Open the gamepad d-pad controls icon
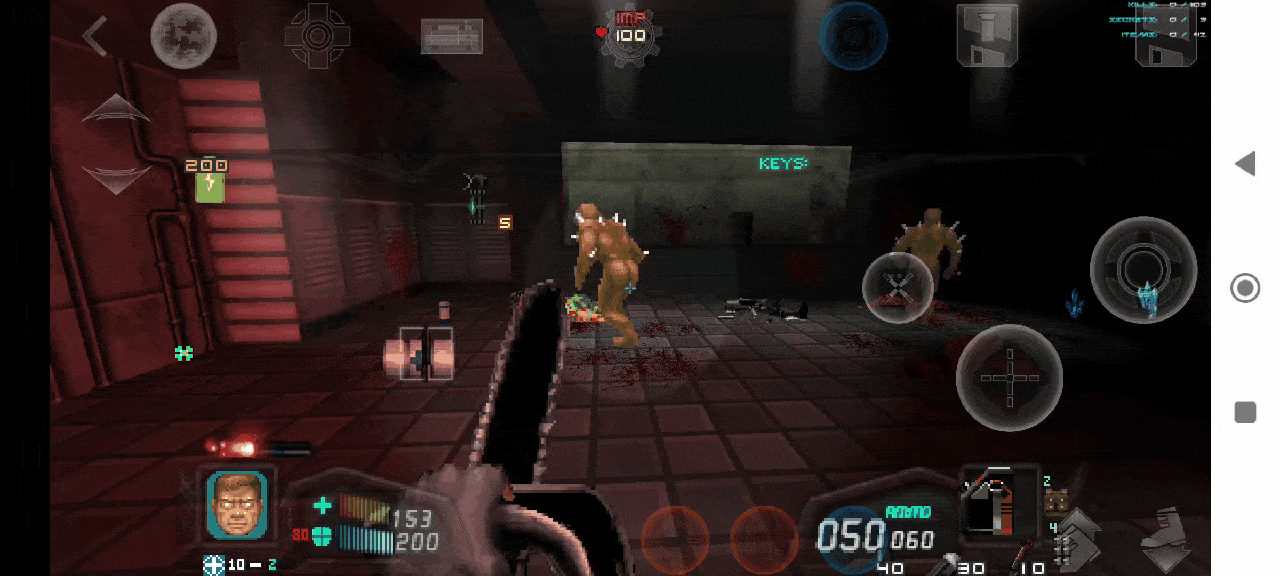The image size is (1280, 576). (317, 37)
